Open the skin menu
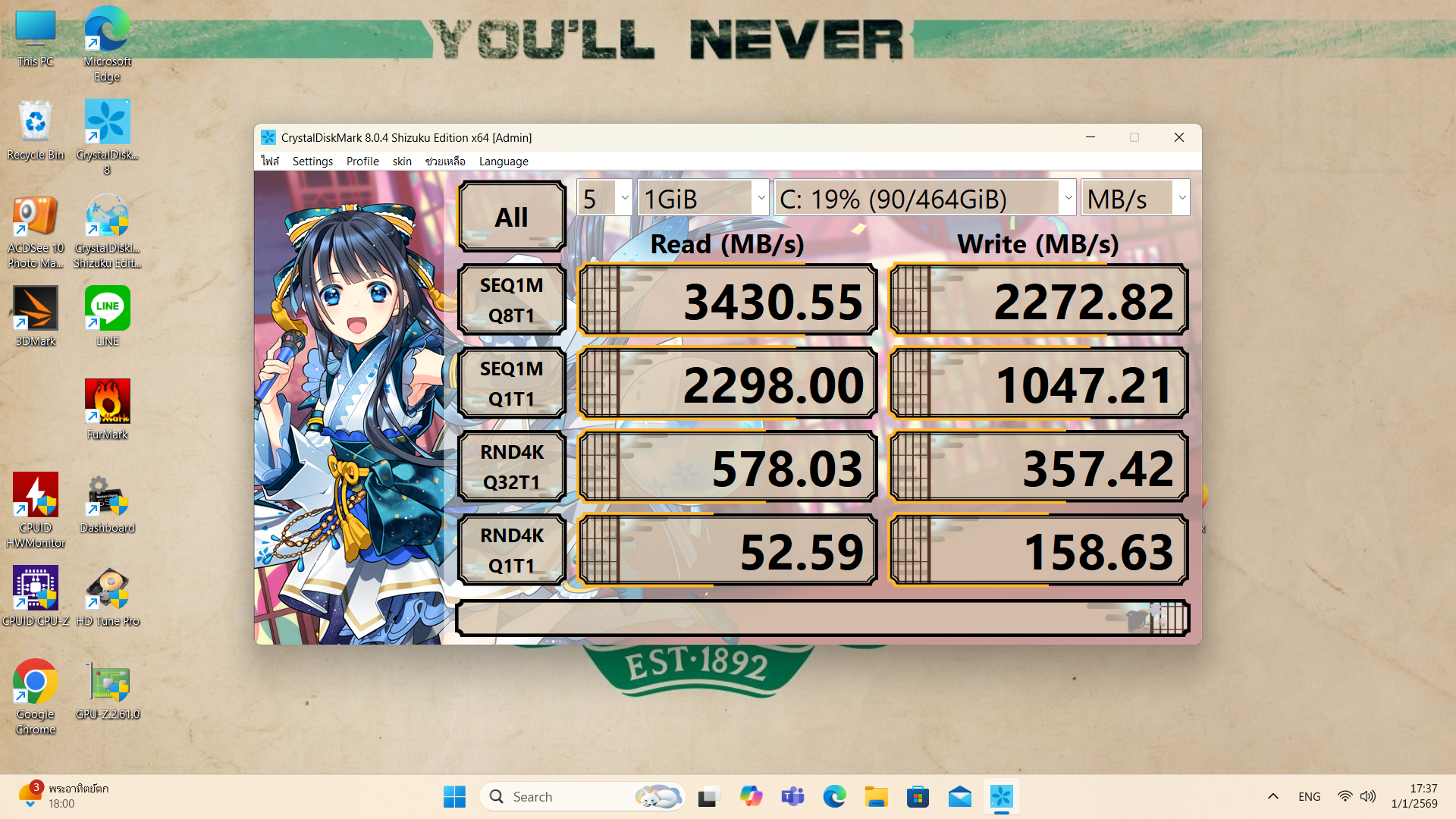 click(x=402, y=162)
